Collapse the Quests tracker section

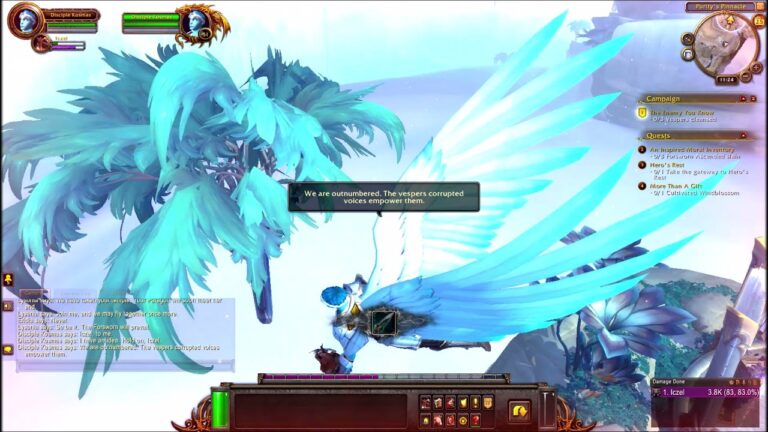click(x=744, y=135)
